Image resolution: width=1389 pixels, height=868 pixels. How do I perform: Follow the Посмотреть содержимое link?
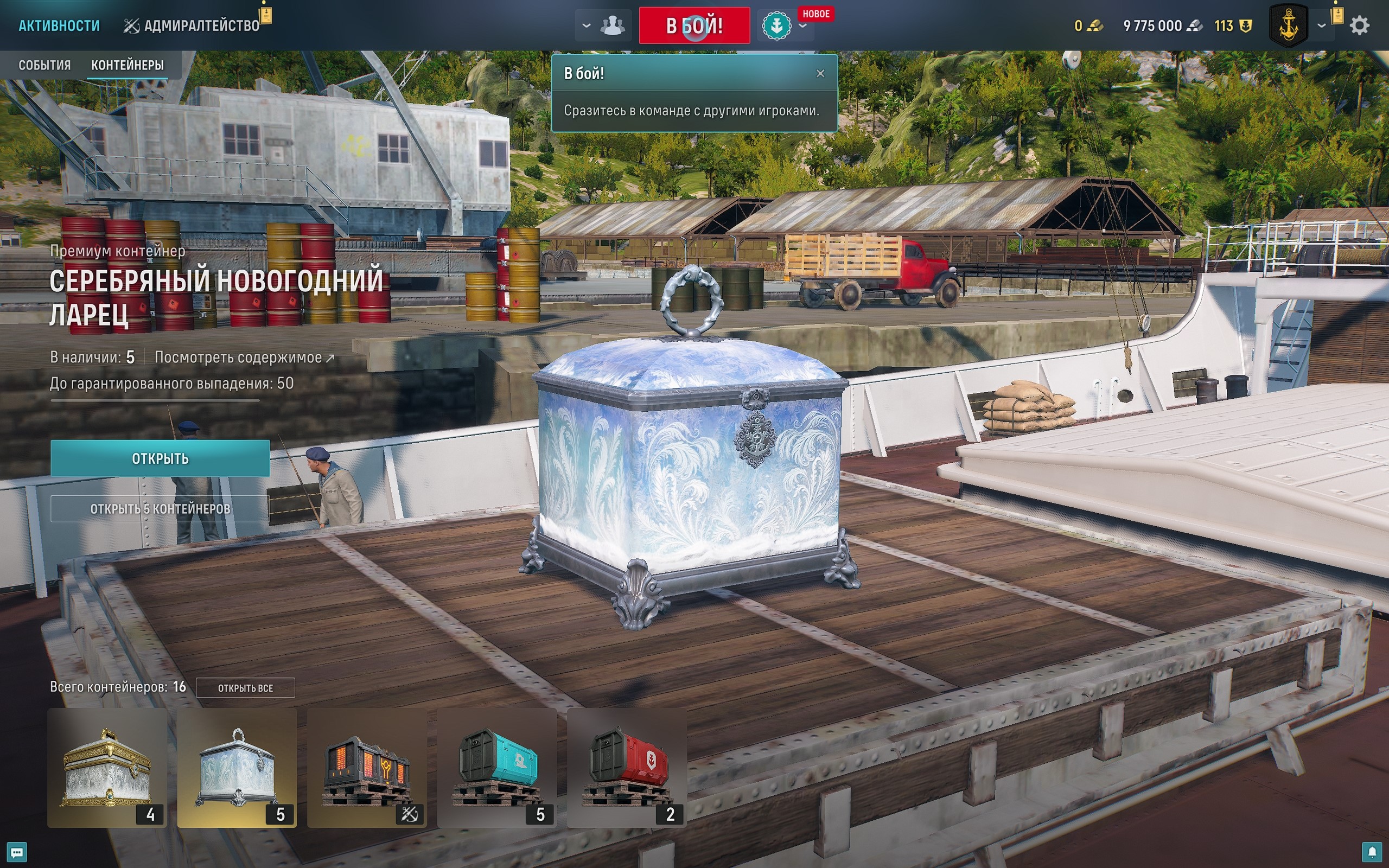[x=244, y=358]
